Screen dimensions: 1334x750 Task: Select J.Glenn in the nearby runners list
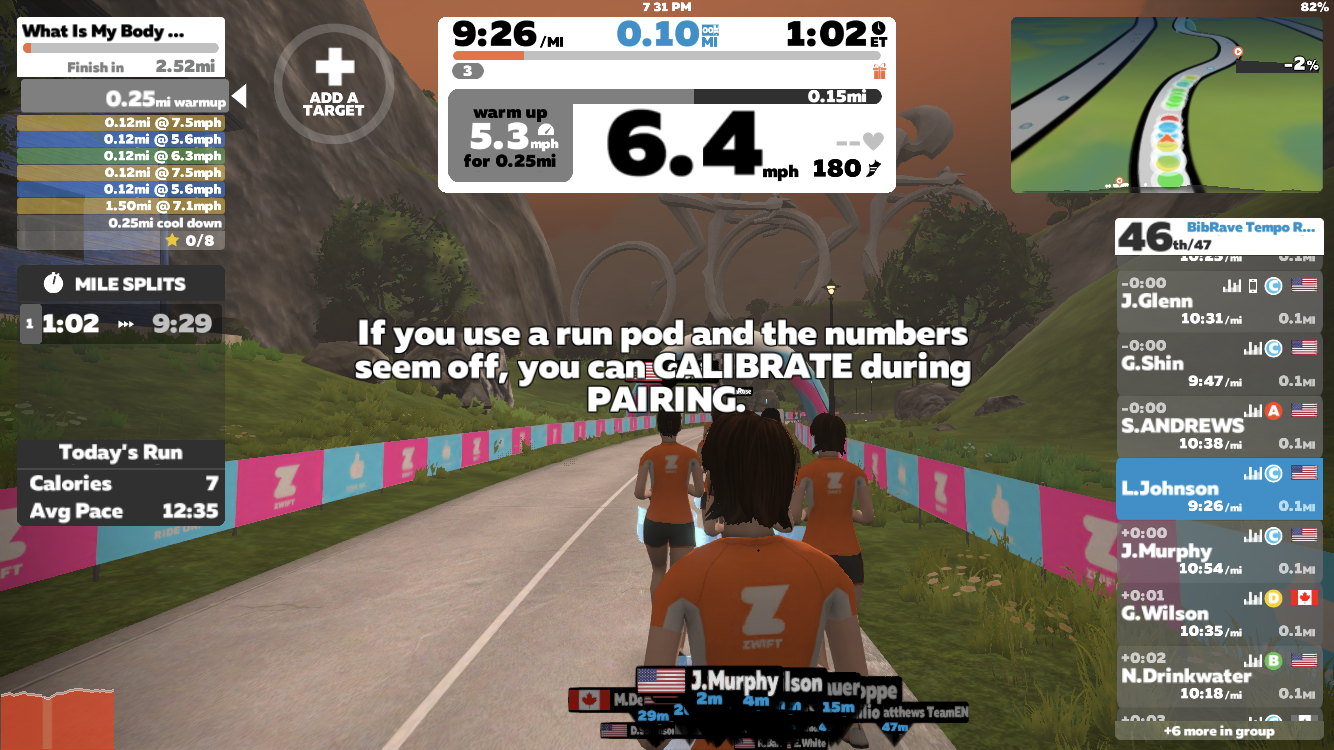pyautogui.click(x=1218, y=301)
